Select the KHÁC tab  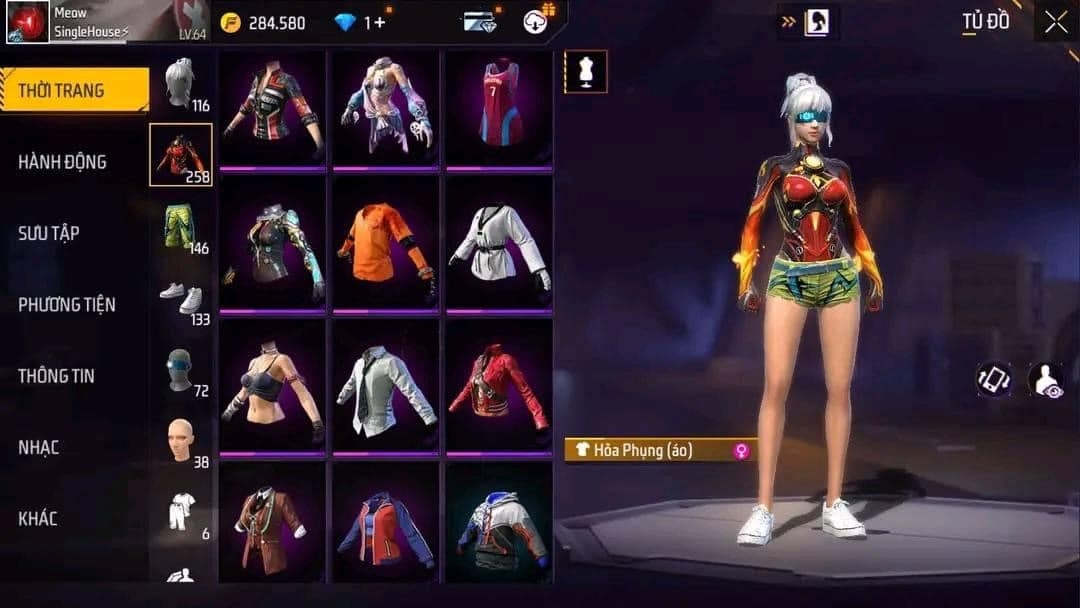[x=37, y=519]
